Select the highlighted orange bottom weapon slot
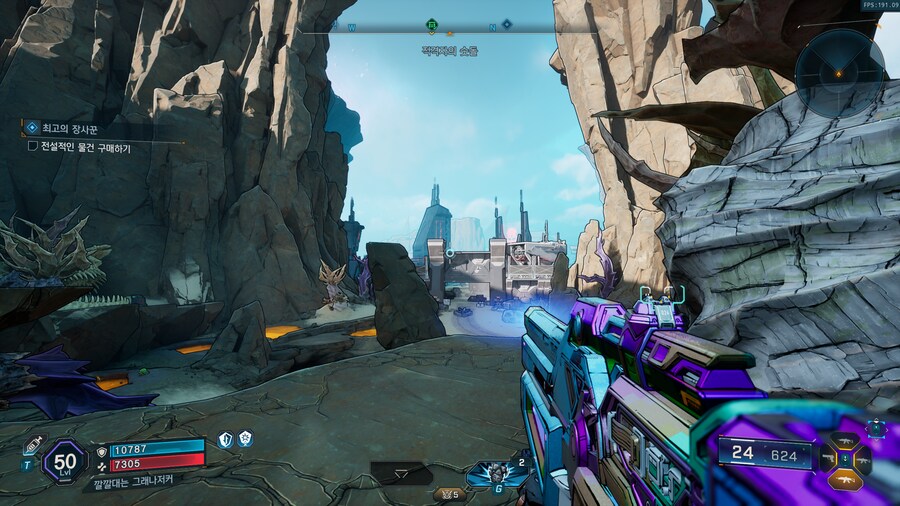900x506 pixels. 845,480
